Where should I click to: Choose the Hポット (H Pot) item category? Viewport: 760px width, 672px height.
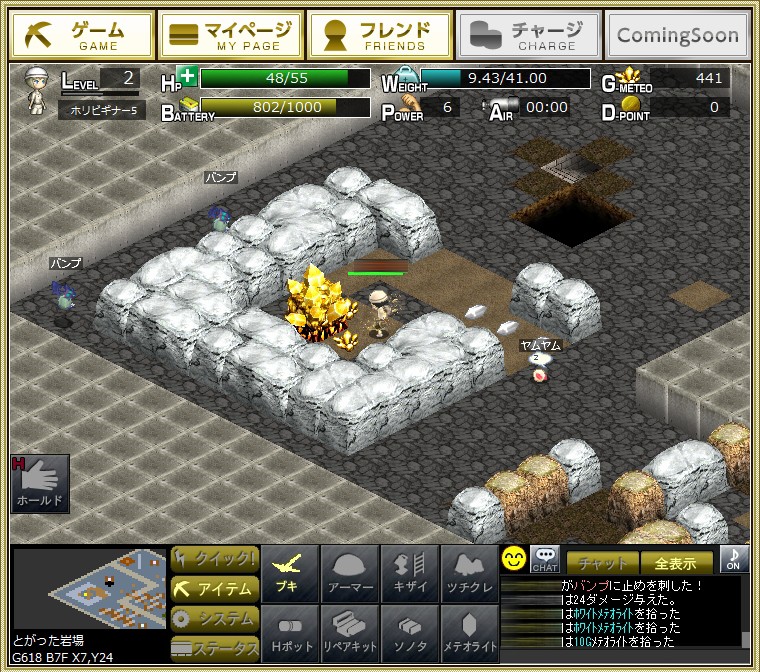click(290, 634)
